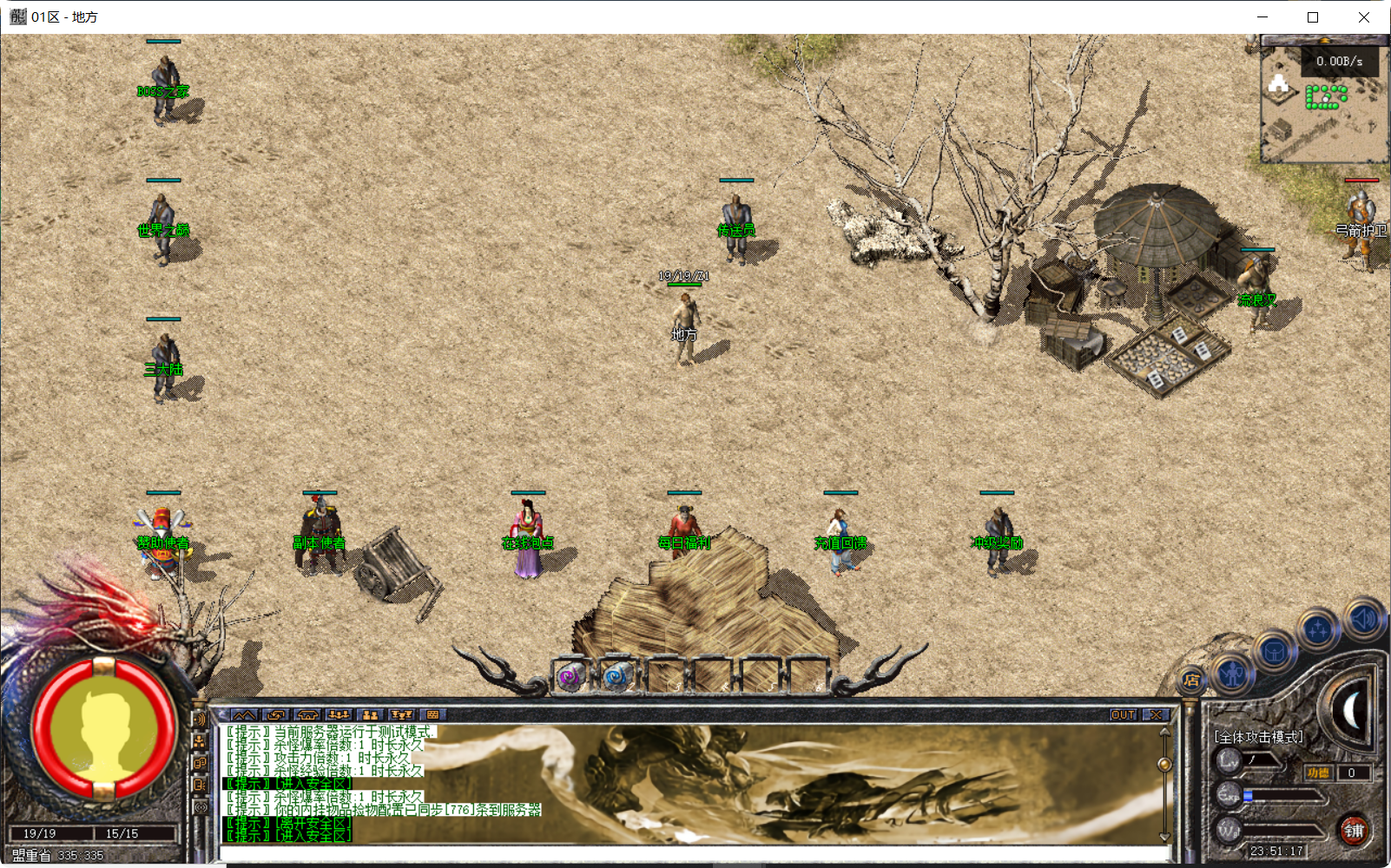Screen dimensions: 1391x868
Task: Click the keyboard-grid toolbar button
Action: 432,715
